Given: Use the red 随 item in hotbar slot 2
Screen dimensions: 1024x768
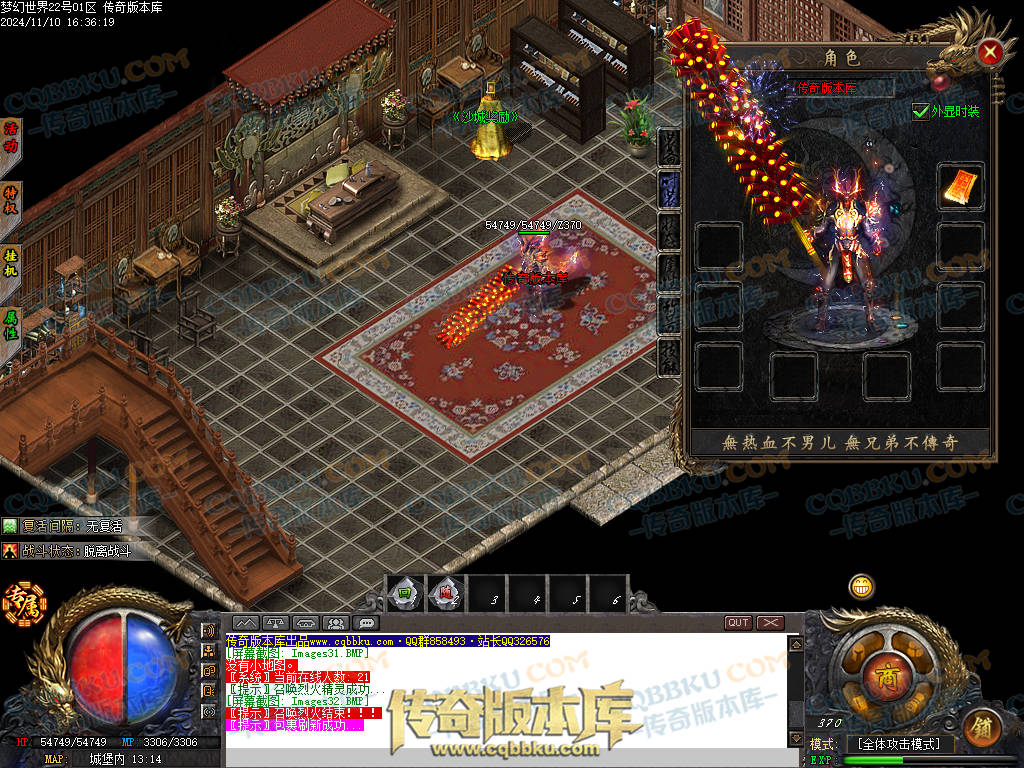Looking at the screenshot, I should pos(446,594).
